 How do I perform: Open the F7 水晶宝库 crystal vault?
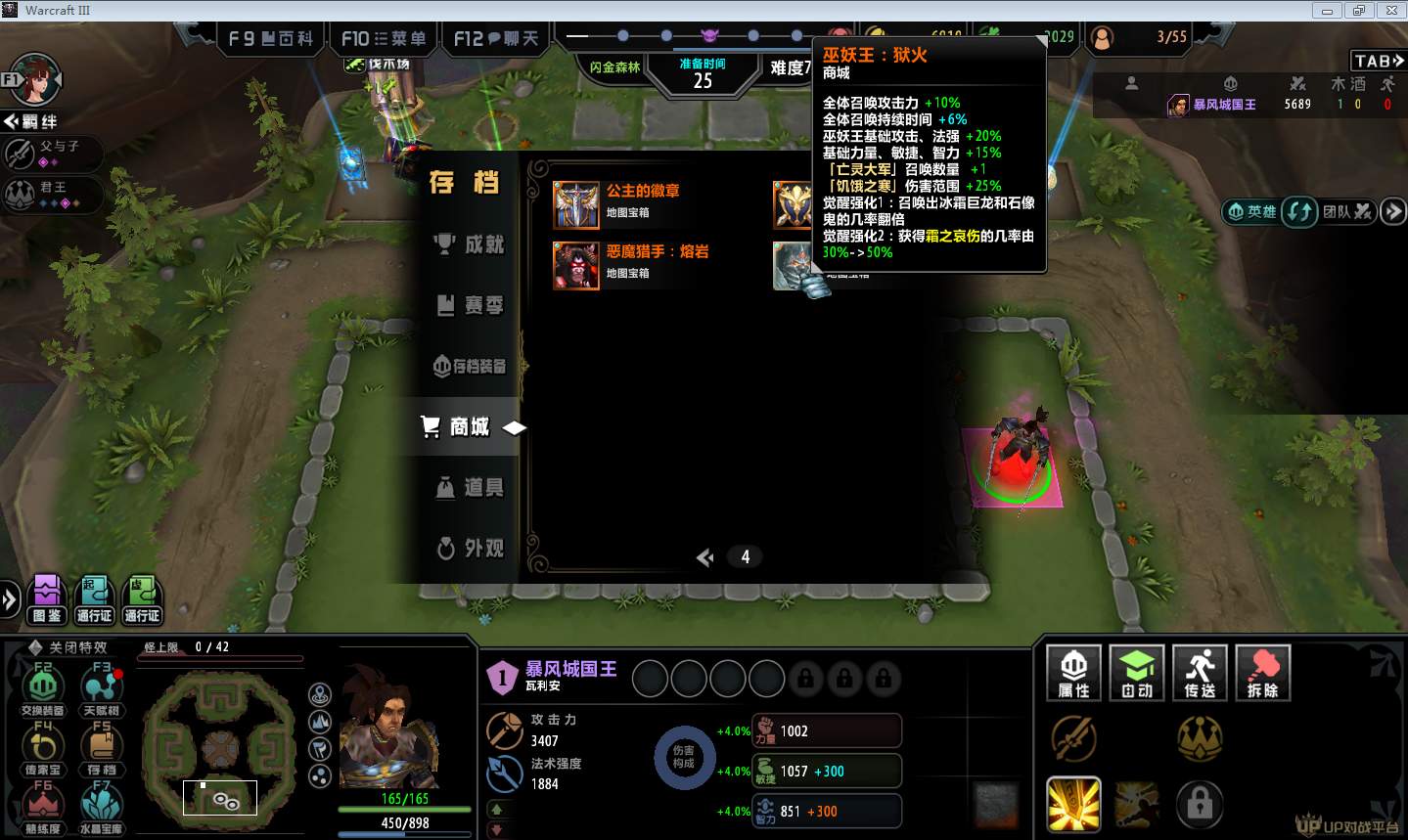pos(102,808)
